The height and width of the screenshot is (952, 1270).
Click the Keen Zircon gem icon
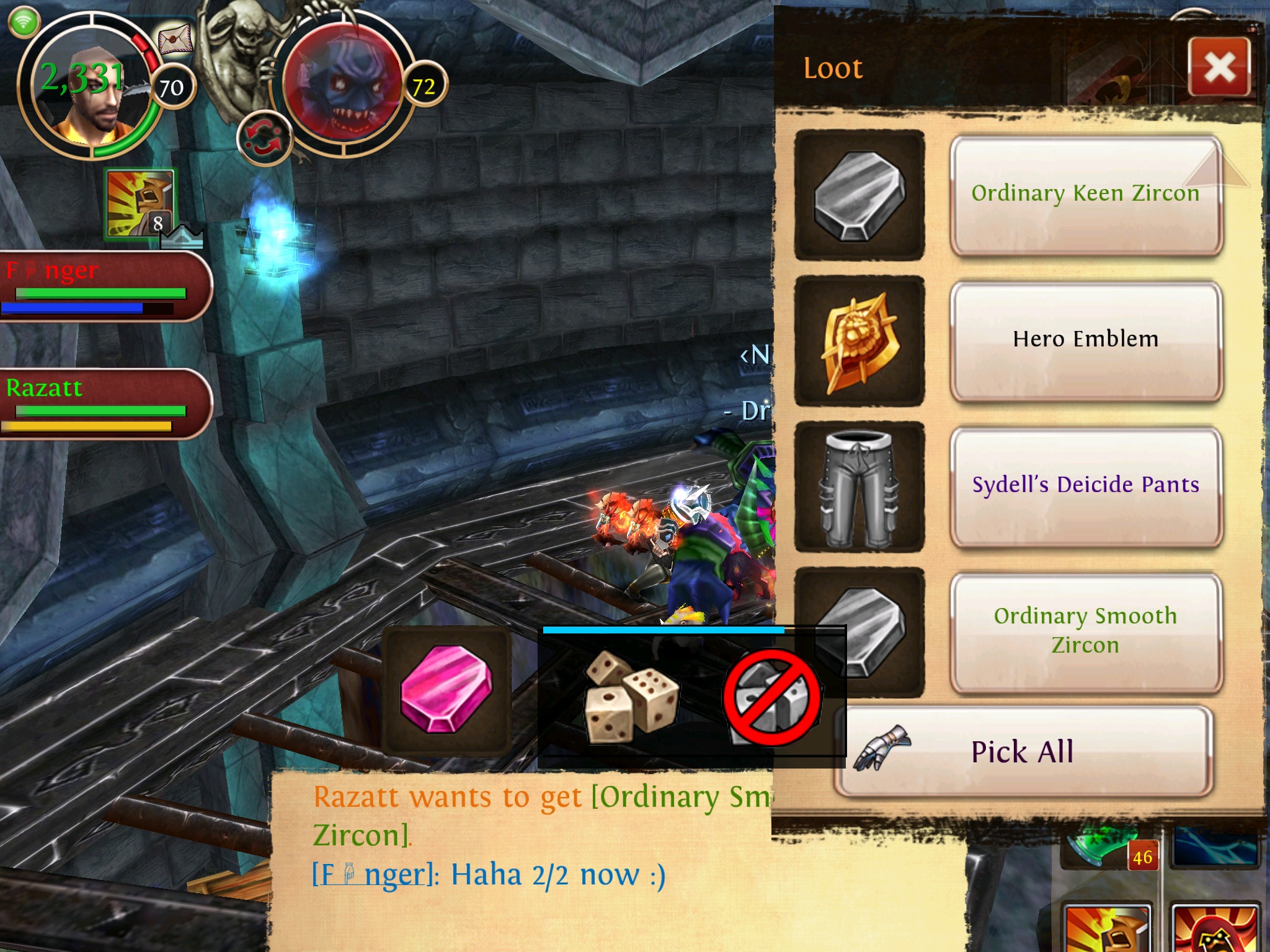[x=859, y=195]
